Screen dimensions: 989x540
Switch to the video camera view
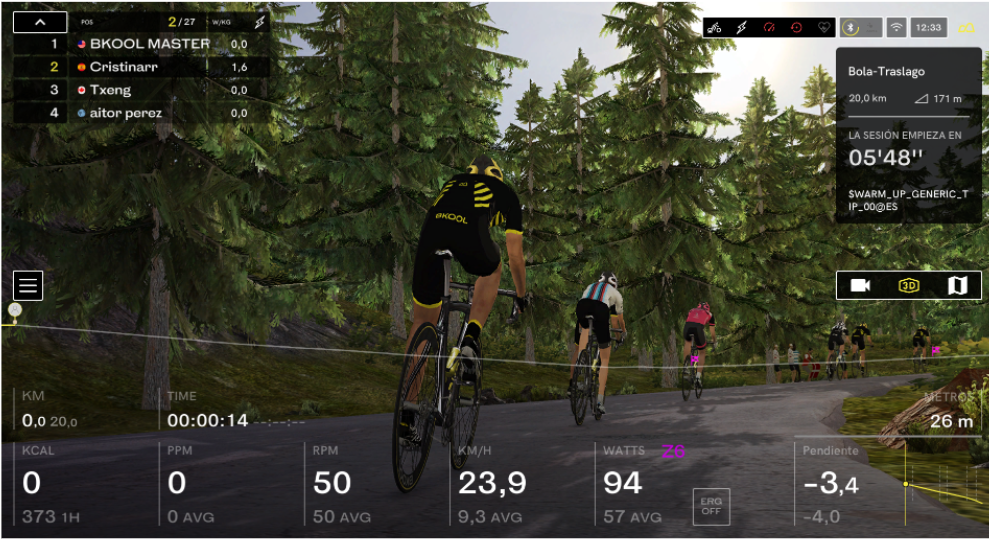(860, 286)
